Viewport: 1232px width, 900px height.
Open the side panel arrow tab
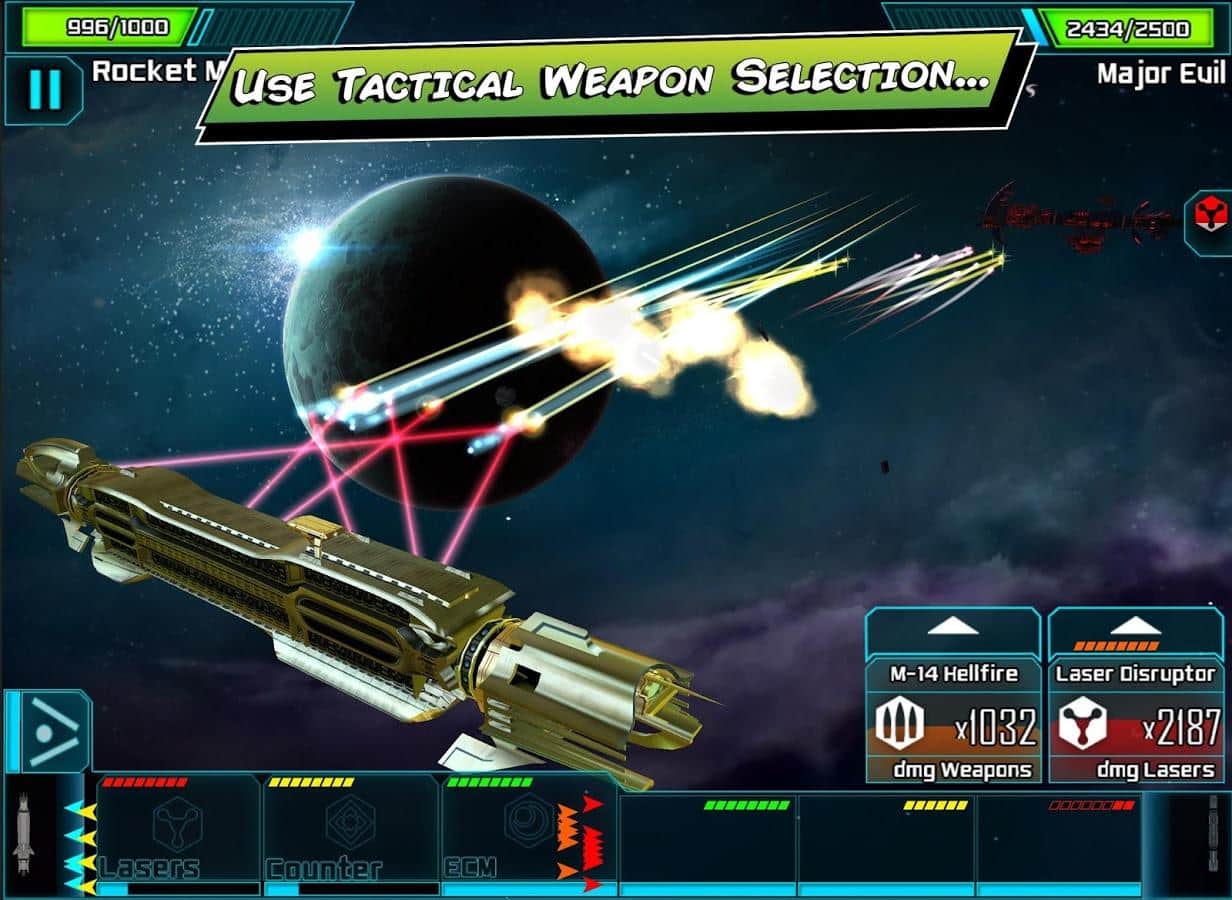coord(50,731)
